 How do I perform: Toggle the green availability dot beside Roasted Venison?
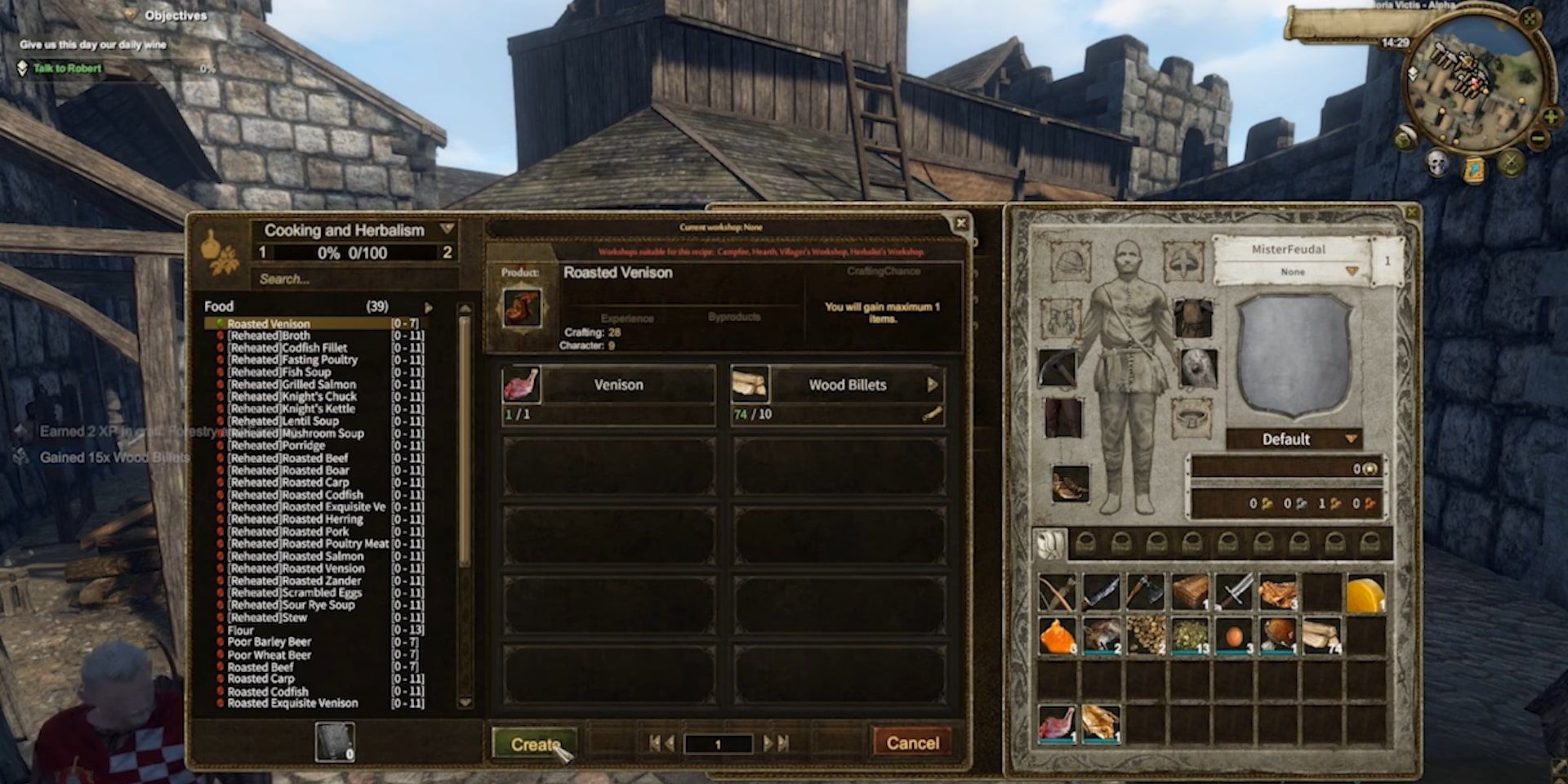point(221,324)
